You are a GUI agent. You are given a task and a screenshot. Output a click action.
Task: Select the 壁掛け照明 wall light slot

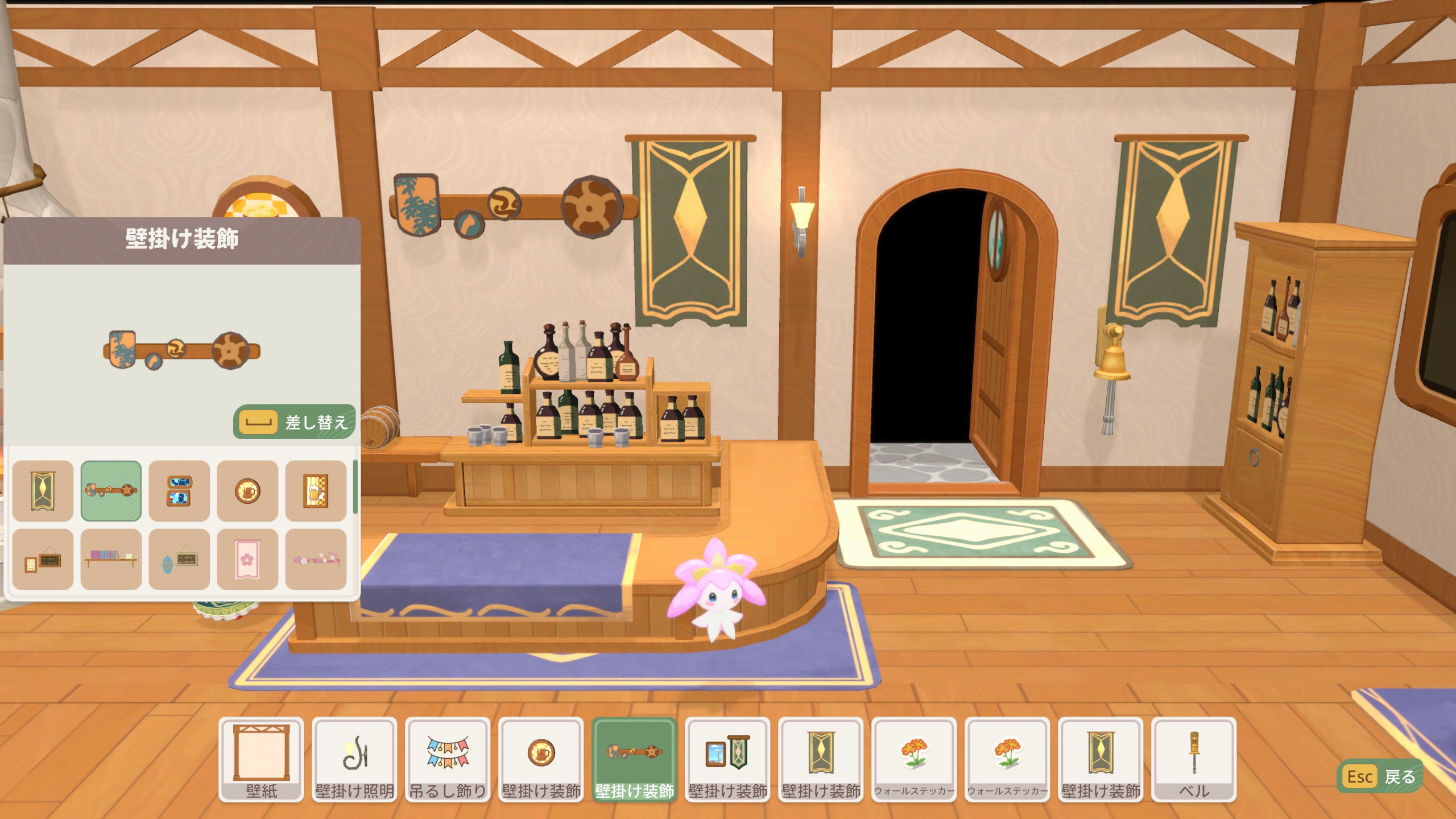354,759
